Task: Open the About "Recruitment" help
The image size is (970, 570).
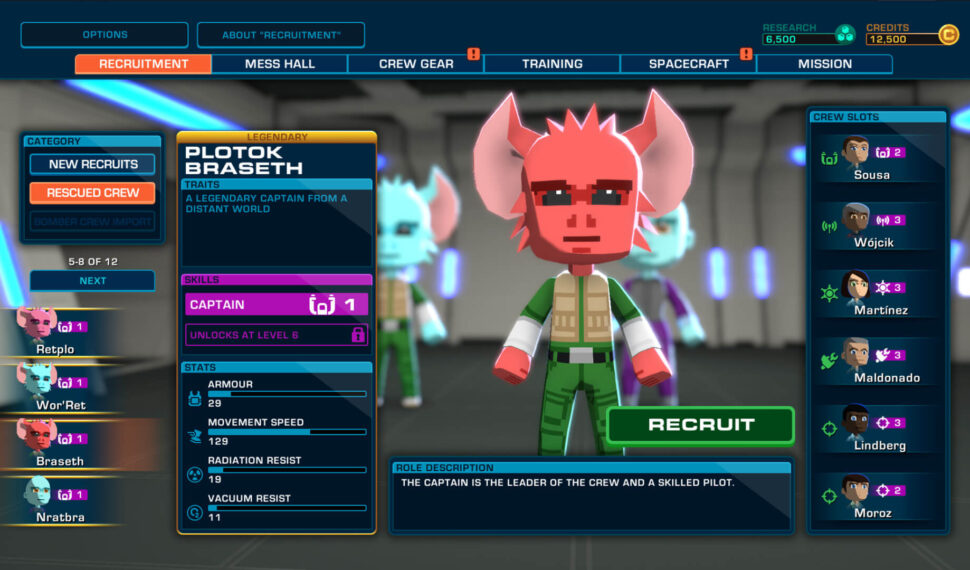Action: point(281,35)
